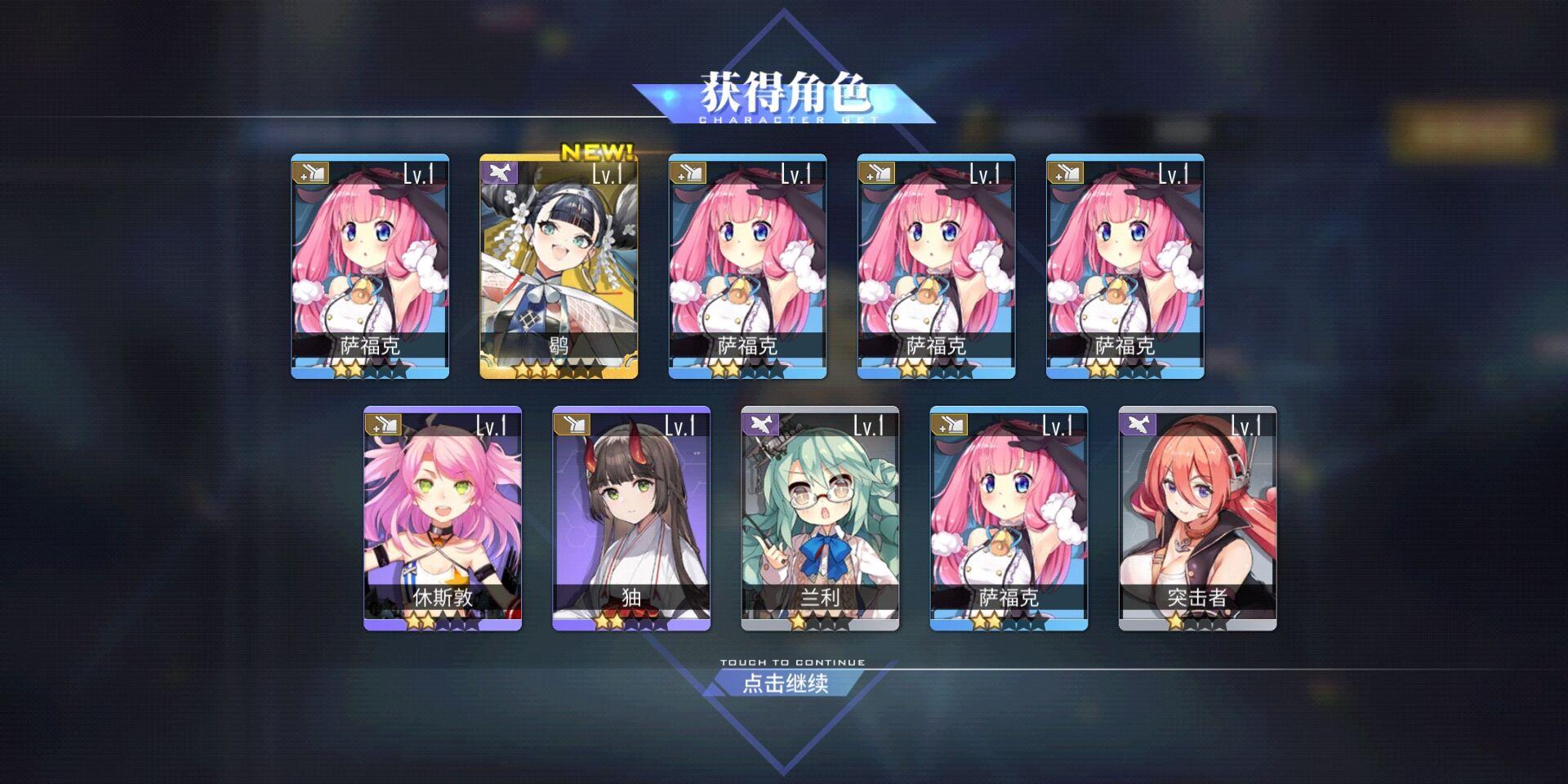Click the gun icon on the last top-row 萨福克 card

(x=1072, y=173)
